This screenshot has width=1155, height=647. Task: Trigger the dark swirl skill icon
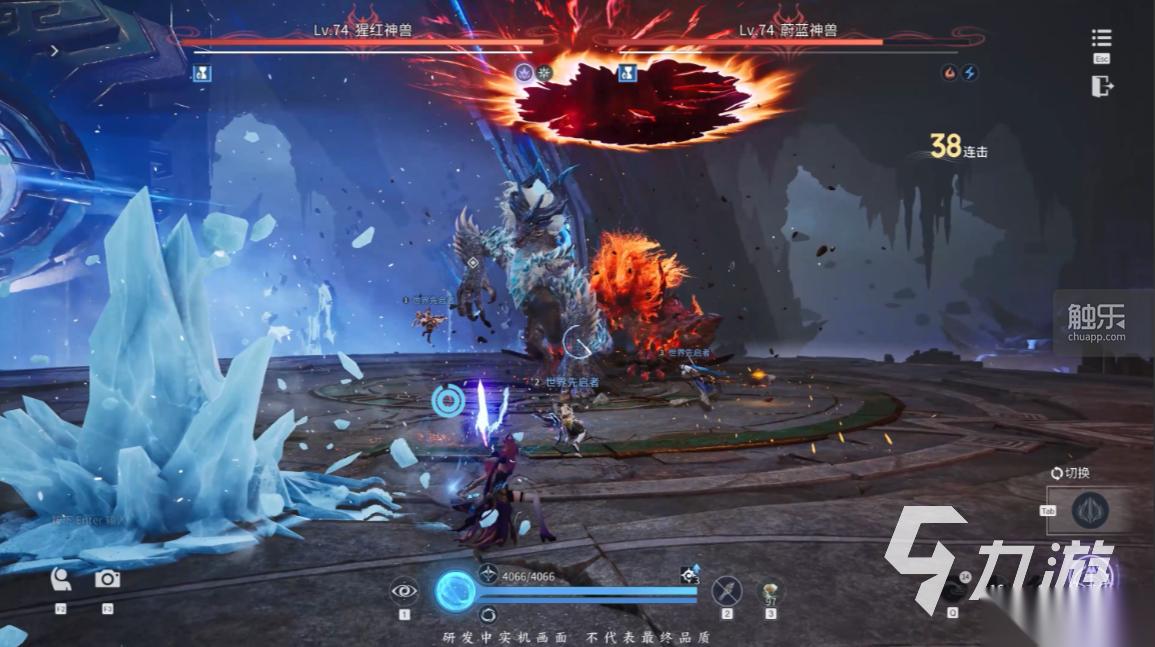coord(953,589)
